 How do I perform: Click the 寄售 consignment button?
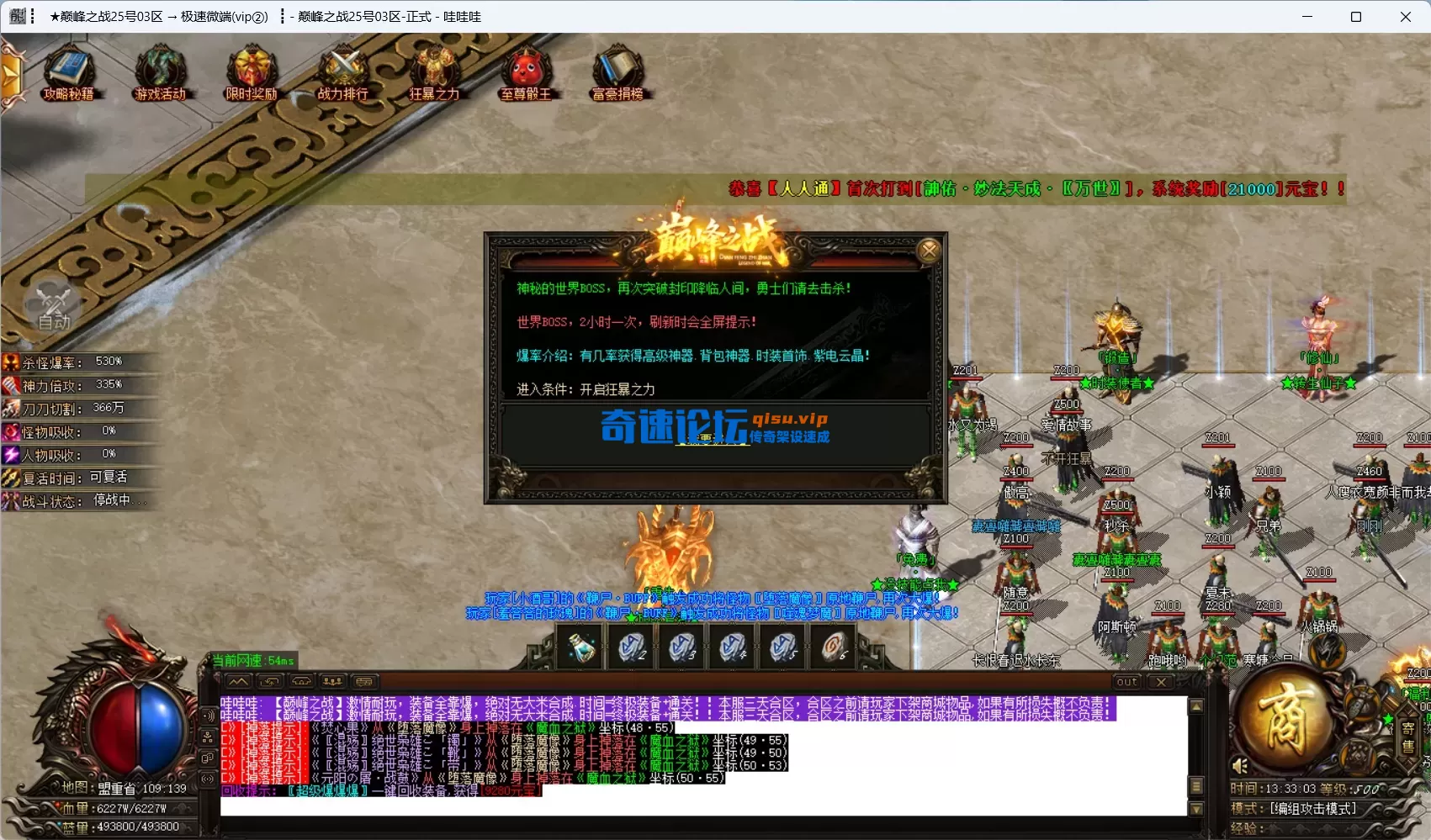pos(1407,737)
